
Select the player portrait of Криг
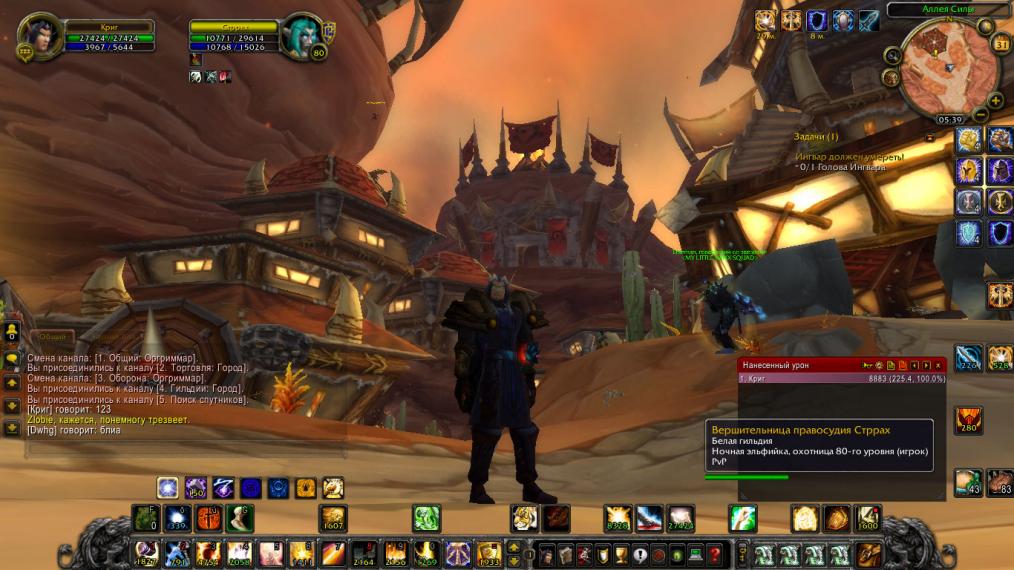40,36
